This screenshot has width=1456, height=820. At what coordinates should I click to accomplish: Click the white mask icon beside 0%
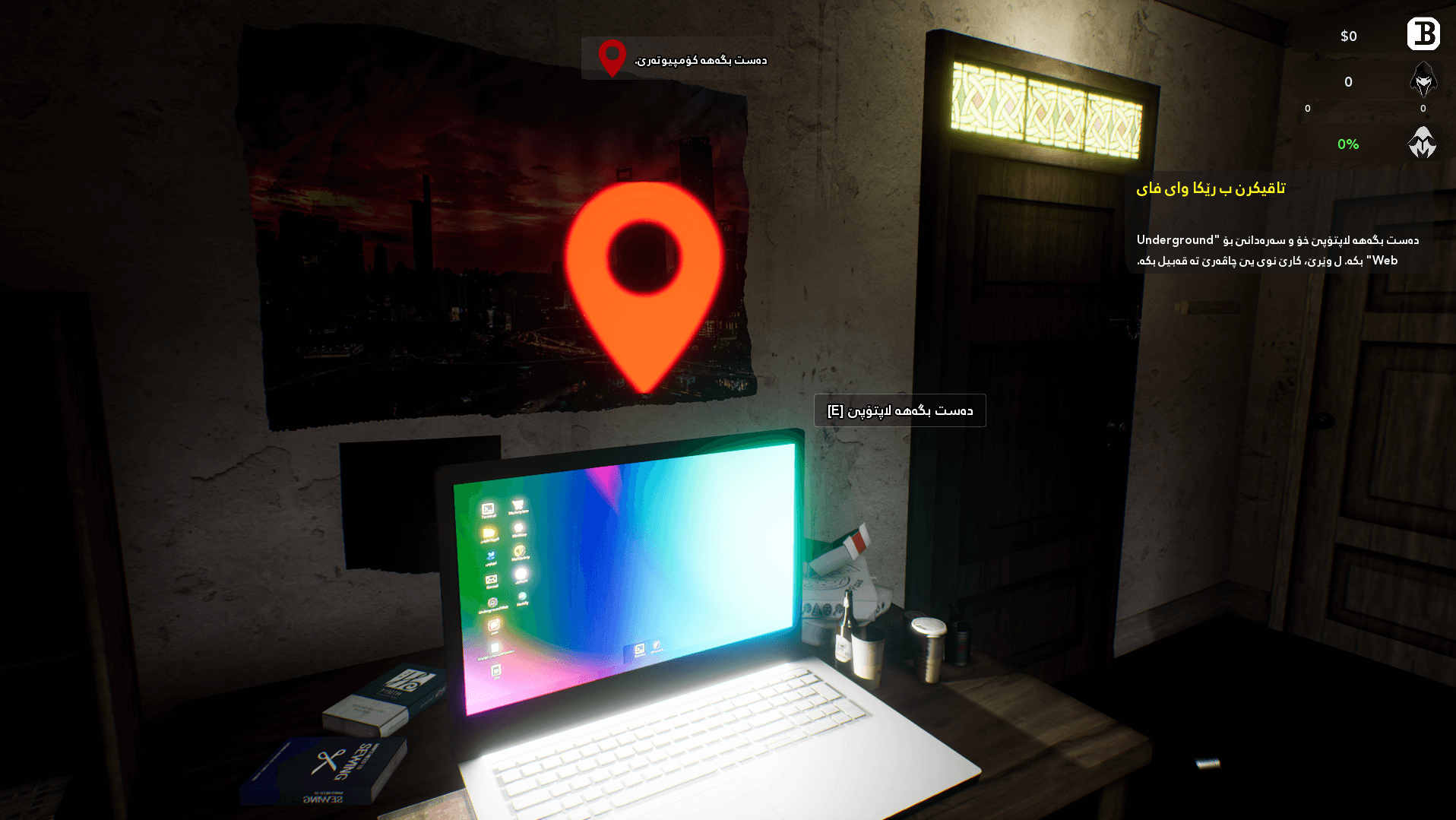tap(1421, 143)
